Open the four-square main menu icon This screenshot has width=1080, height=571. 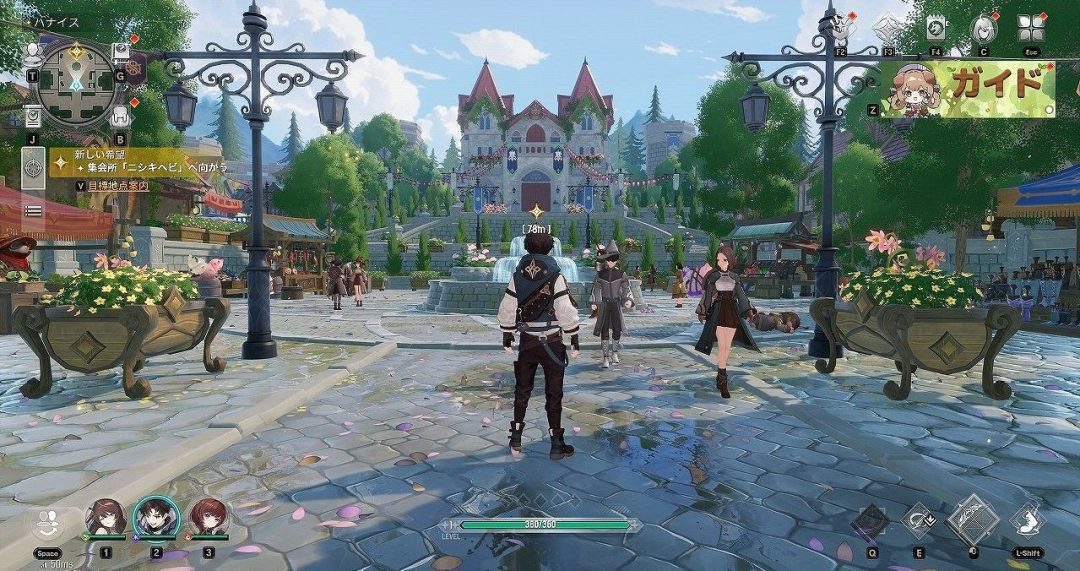pyautogui.click(x=1030, y=27)
